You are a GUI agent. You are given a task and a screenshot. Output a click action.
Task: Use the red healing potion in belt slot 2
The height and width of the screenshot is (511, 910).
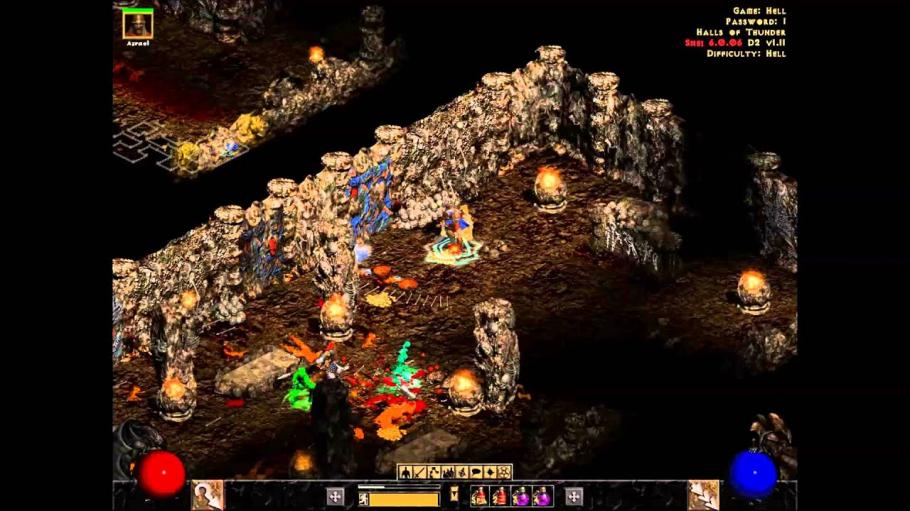(499, 496)
